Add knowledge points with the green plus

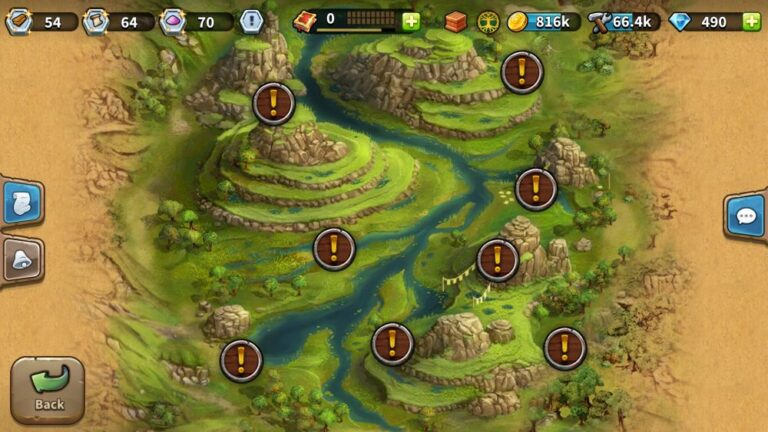[411, 21]
